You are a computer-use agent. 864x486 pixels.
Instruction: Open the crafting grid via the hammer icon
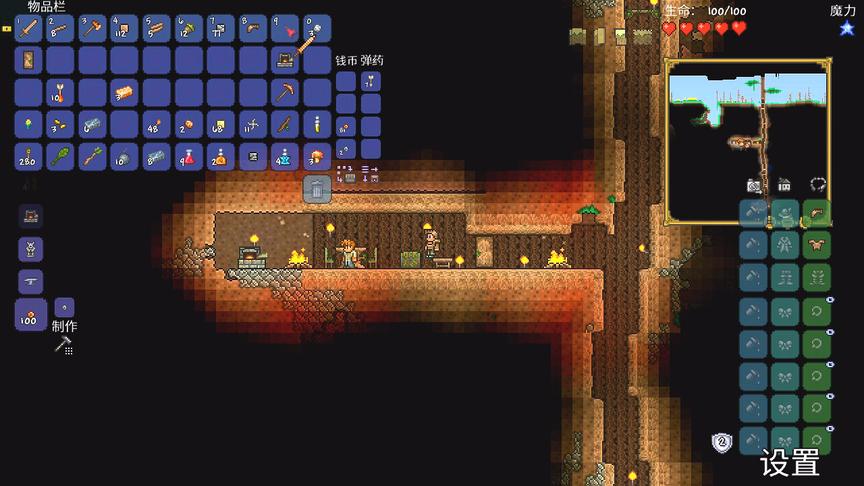click(x=64, y=346)
